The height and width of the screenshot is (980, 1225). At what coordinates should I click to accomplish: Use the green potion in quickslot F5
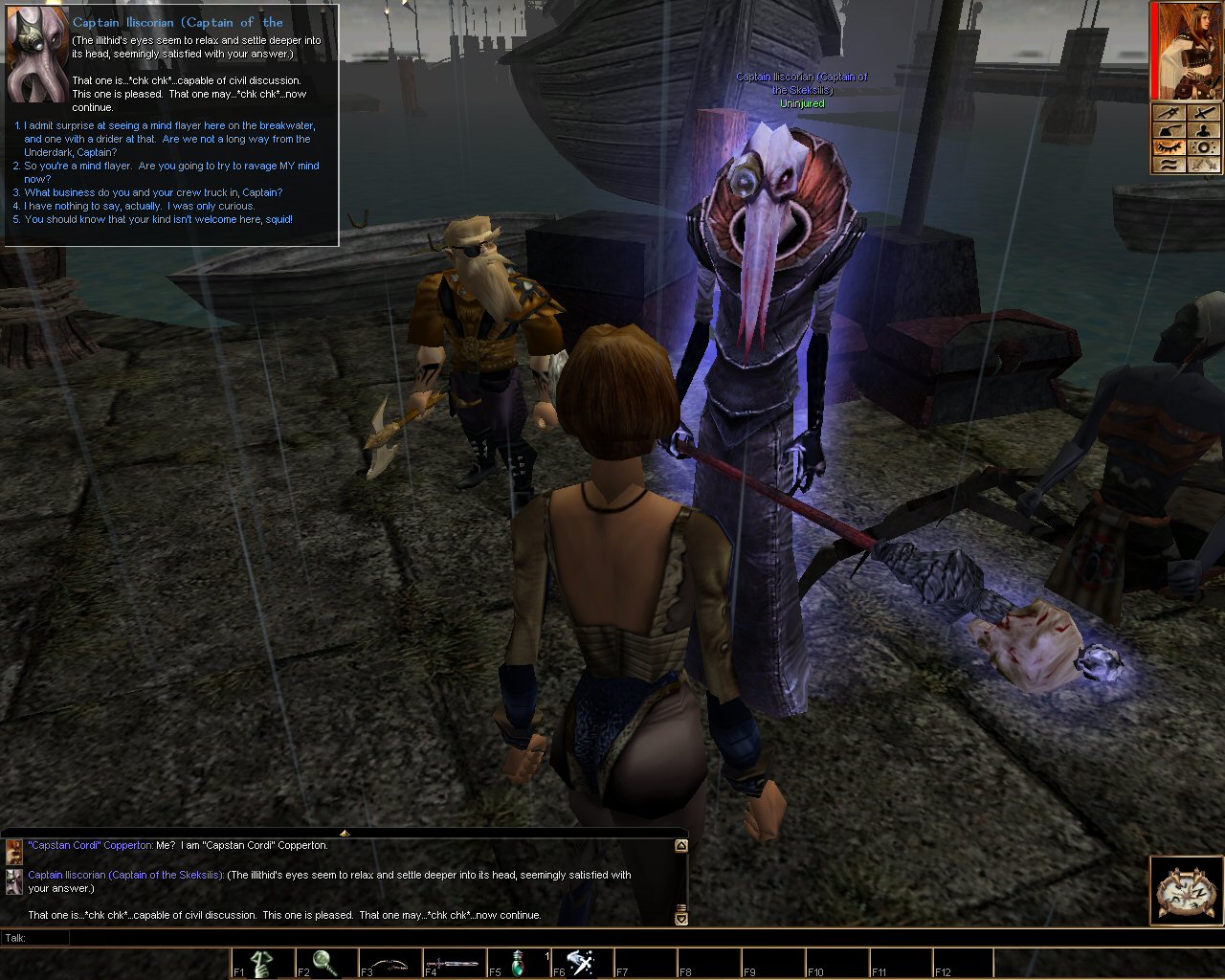click(518, 963)
